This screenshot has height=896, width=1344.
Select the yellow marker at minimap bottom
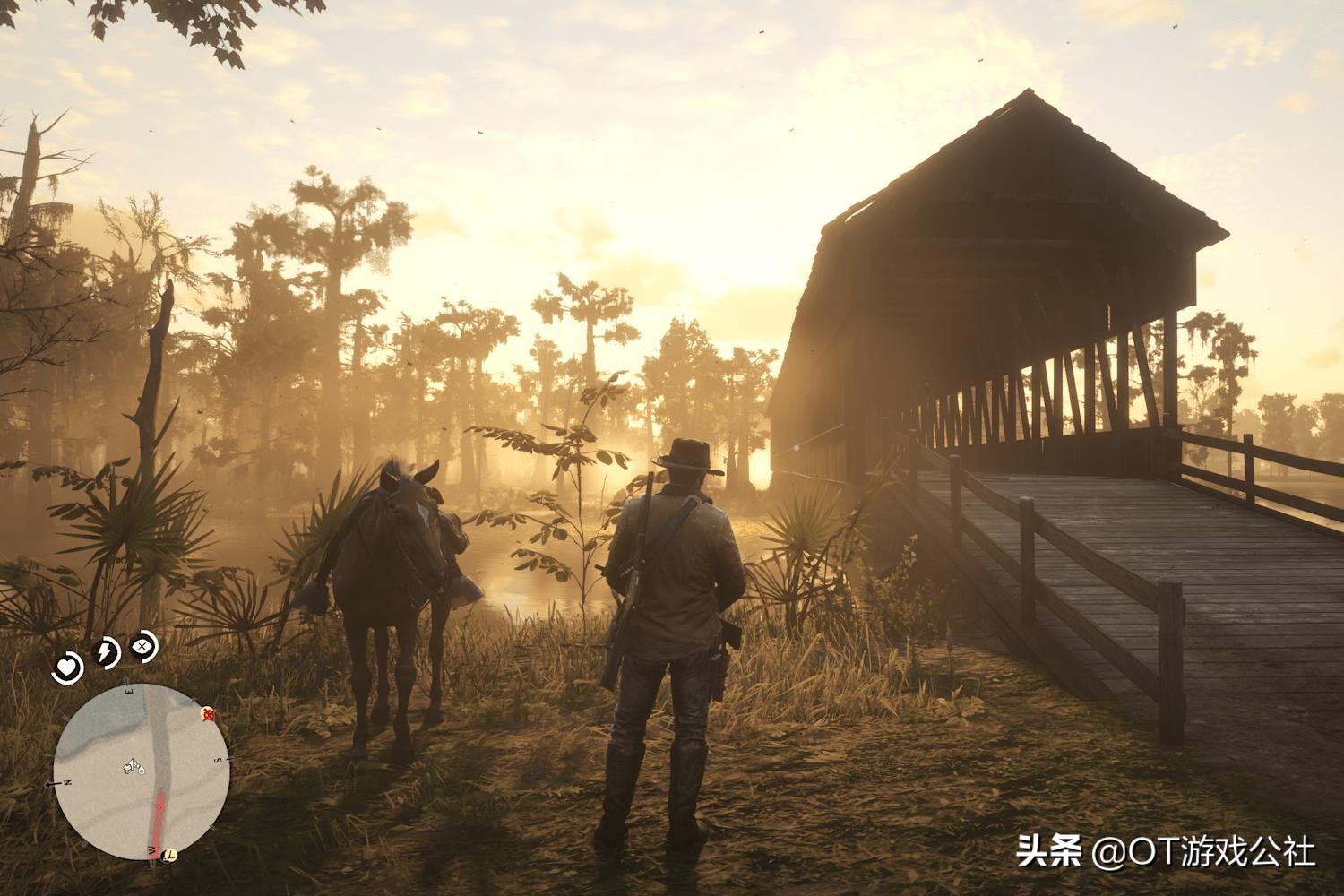168,855
